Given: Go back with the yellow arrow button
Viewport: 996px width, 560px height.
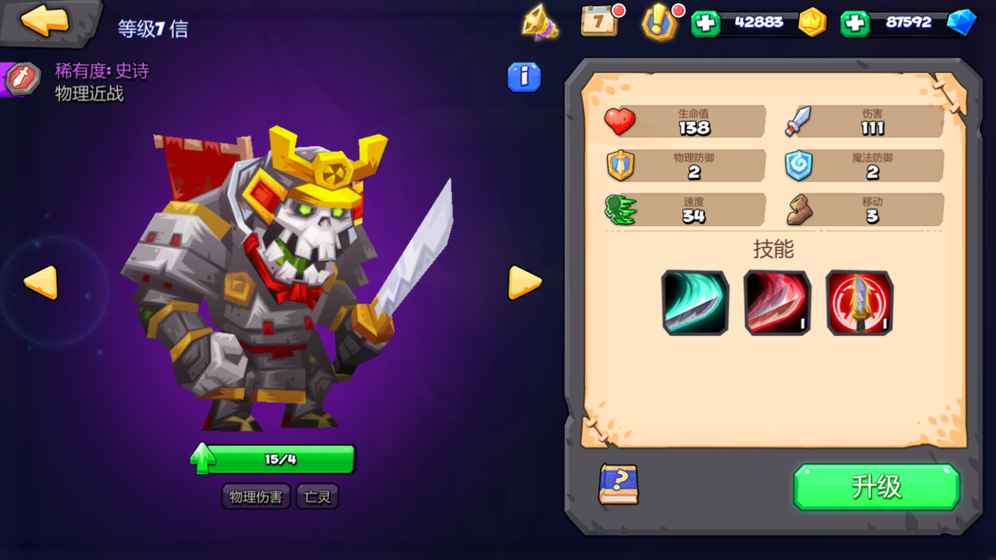Looking at the screenshot, I should coord(45,21).
